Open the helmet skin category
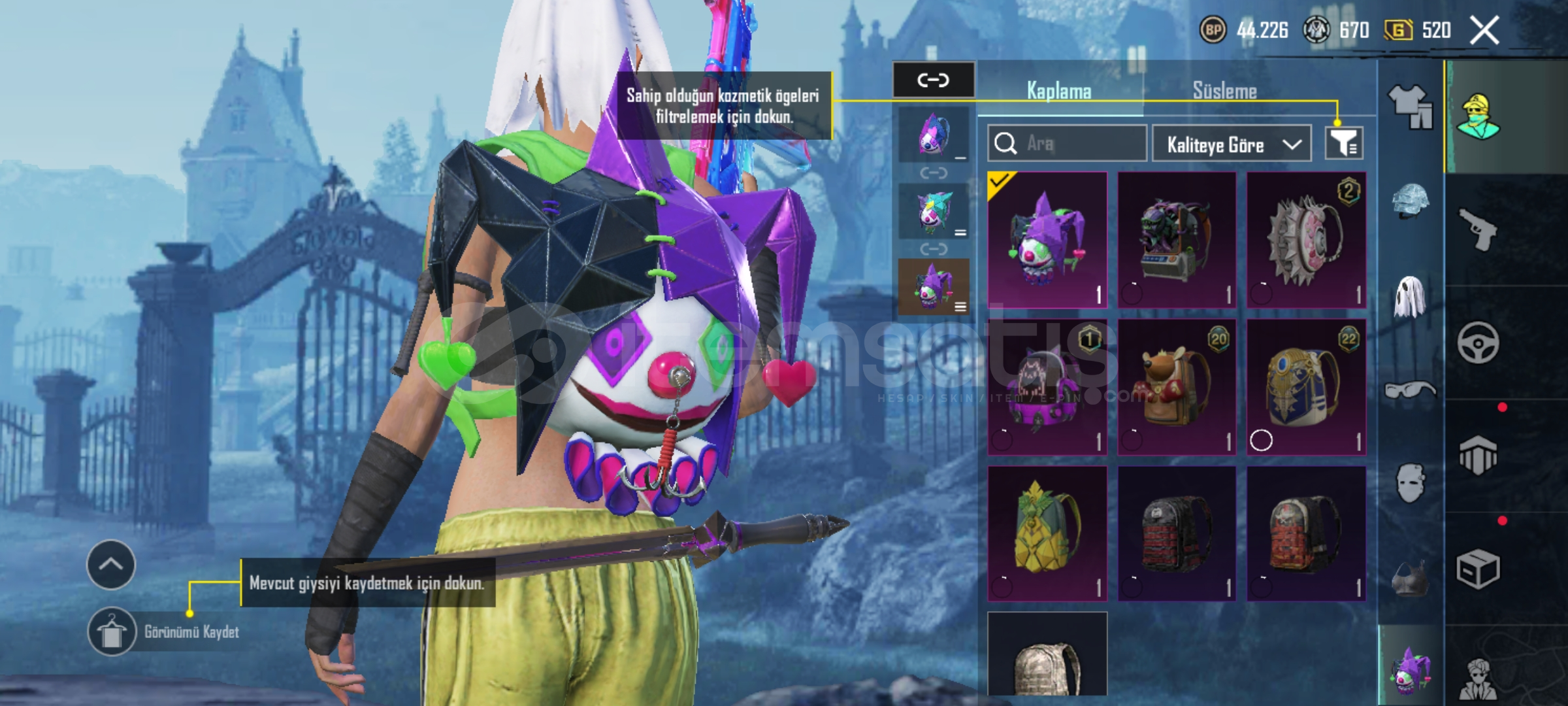 click(x=1410, y=199)
